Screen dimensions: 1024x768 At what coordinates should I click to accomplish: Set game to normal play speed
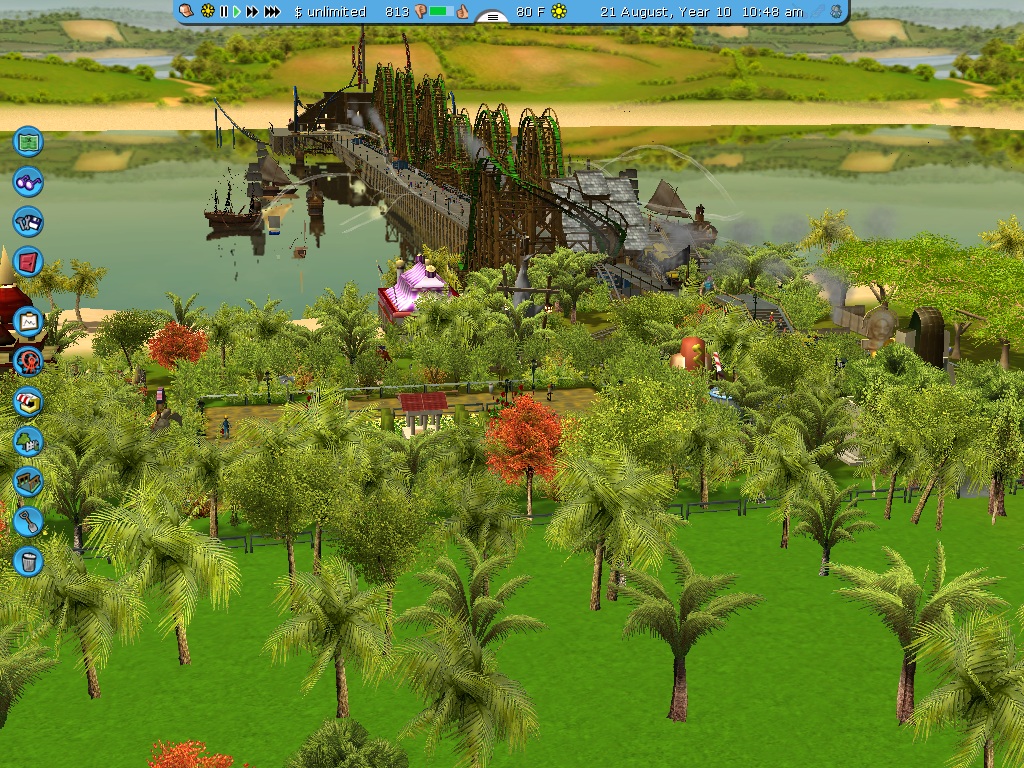(x=237, y=12)
